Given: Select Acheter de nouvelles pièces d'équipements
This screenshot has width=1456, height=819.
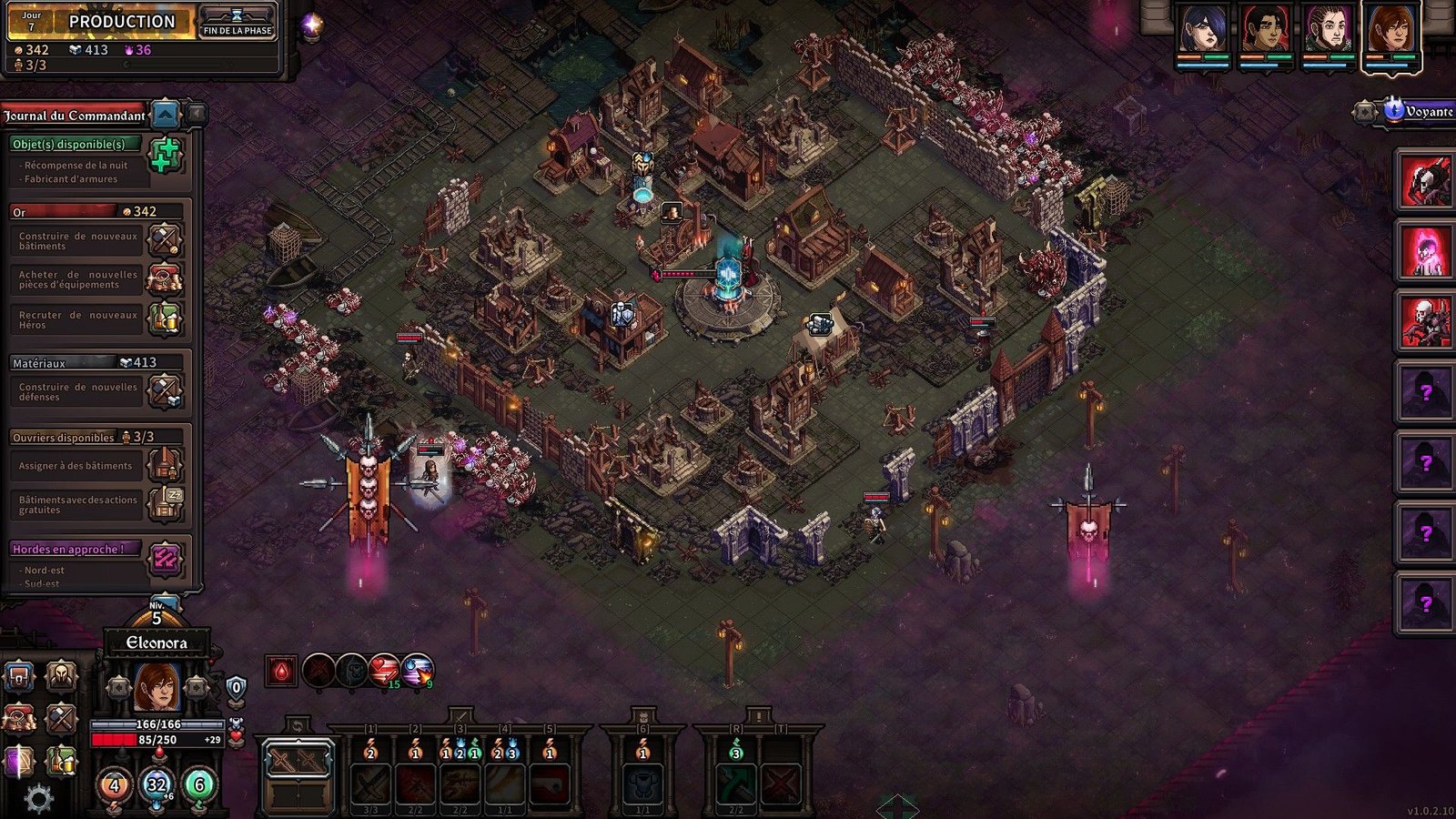Looking at the screenshot, I should coord(165,278).
